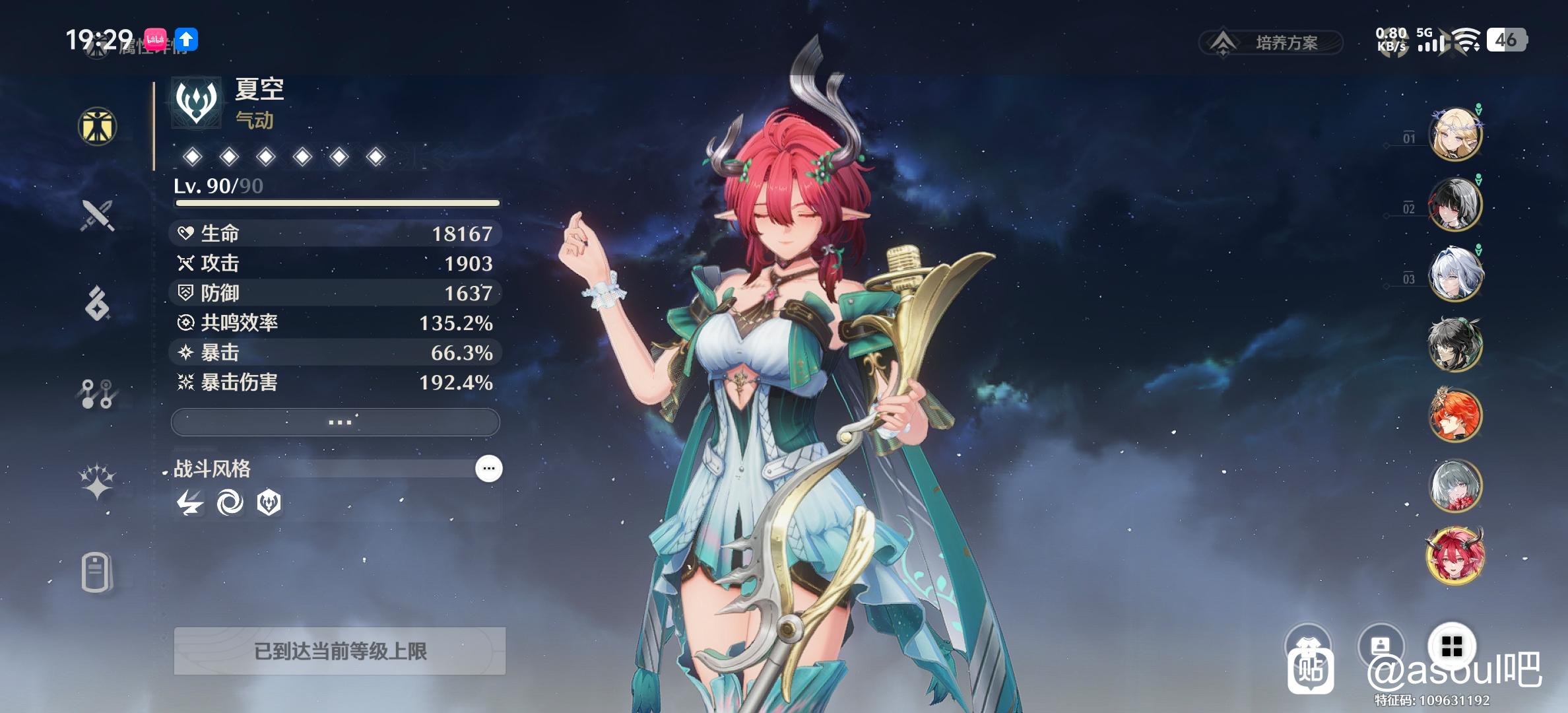Open the echoes tab with the cube icon
This screenshot has width=1568, height=713.
[98, 304]
